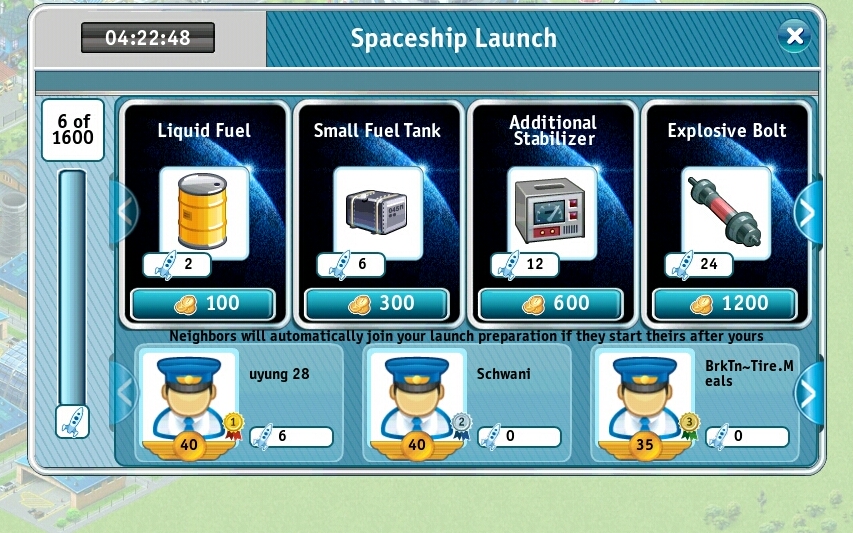Select the Liquid Fuel barrel item
The height and width of the screenshot is (533, 853).
(x=203, y=212)
